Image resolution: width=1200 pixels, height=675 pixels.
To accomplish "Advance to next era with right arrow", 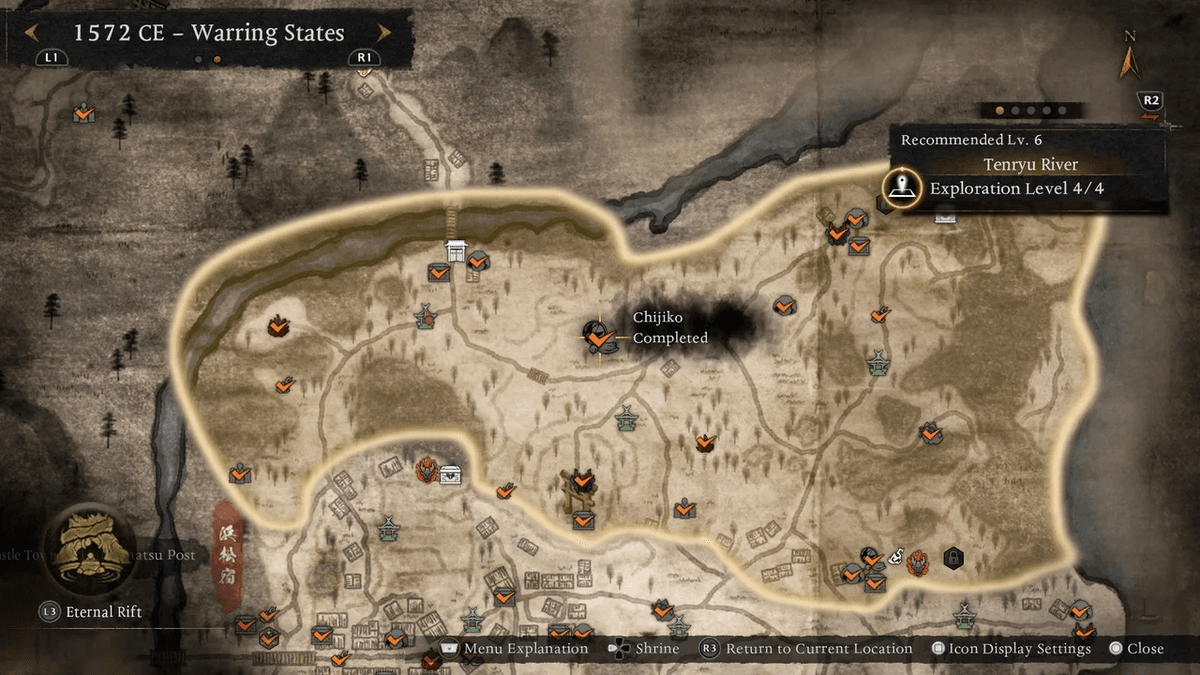I will [383, 32].
